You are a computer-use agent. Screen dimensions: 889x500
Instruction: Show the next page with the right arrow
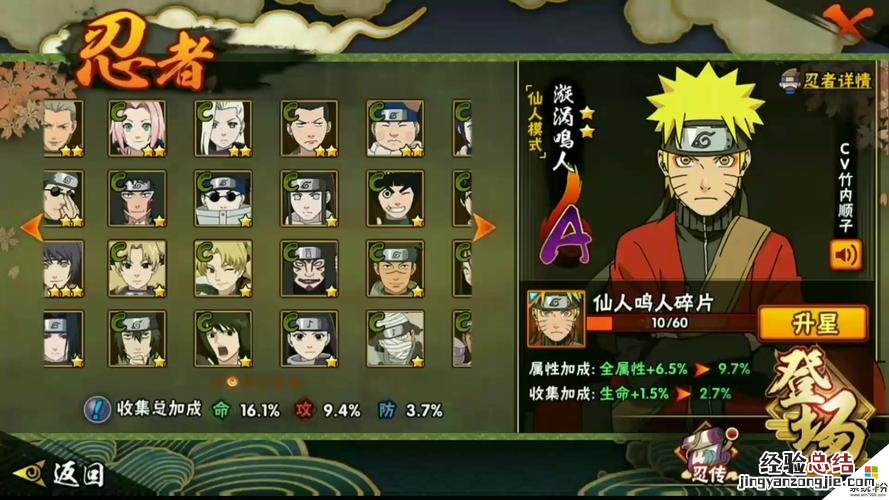point(484,225)
